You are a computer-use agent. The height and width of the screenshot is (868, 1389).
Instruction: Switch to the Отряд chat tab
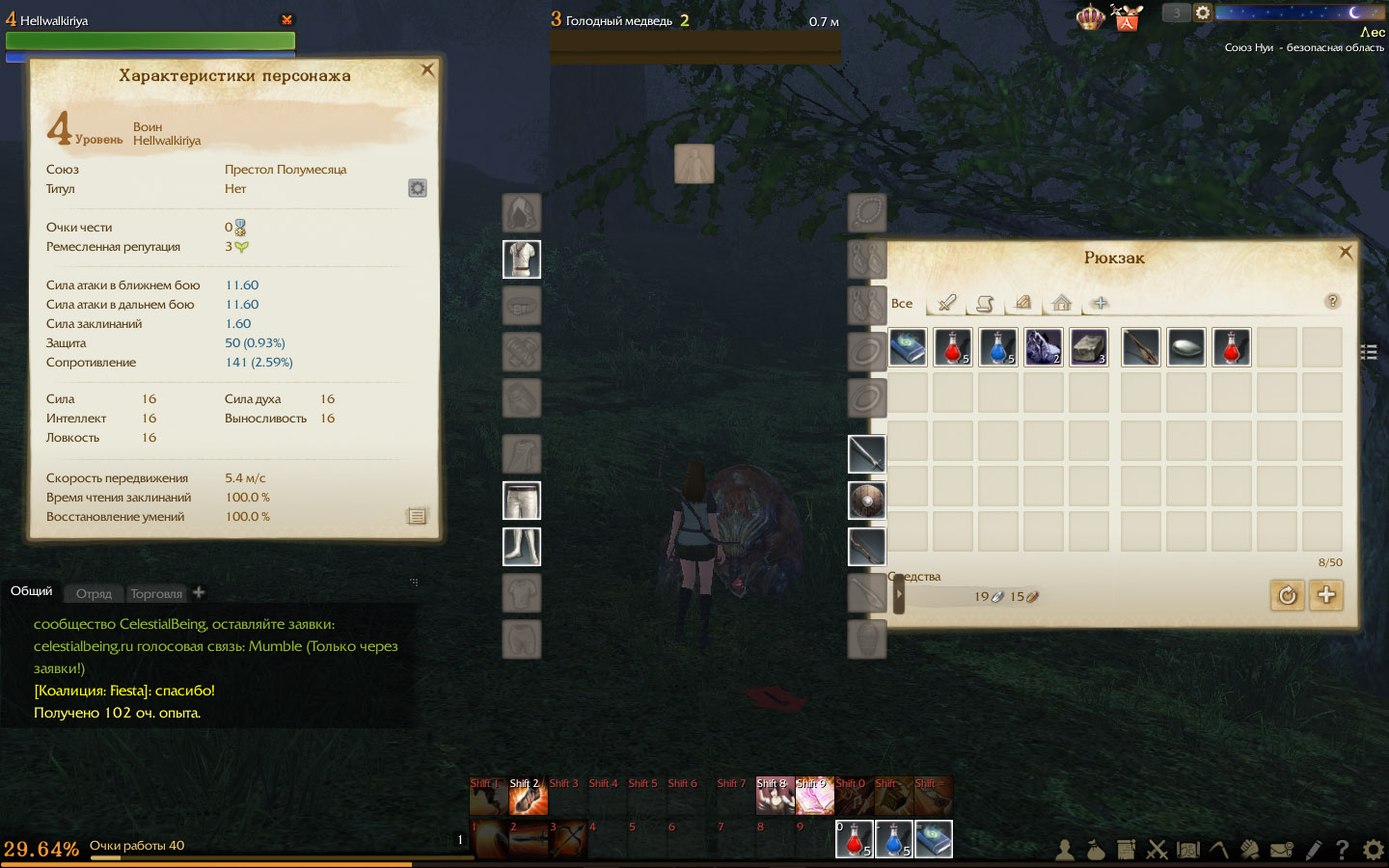(94, 593)
